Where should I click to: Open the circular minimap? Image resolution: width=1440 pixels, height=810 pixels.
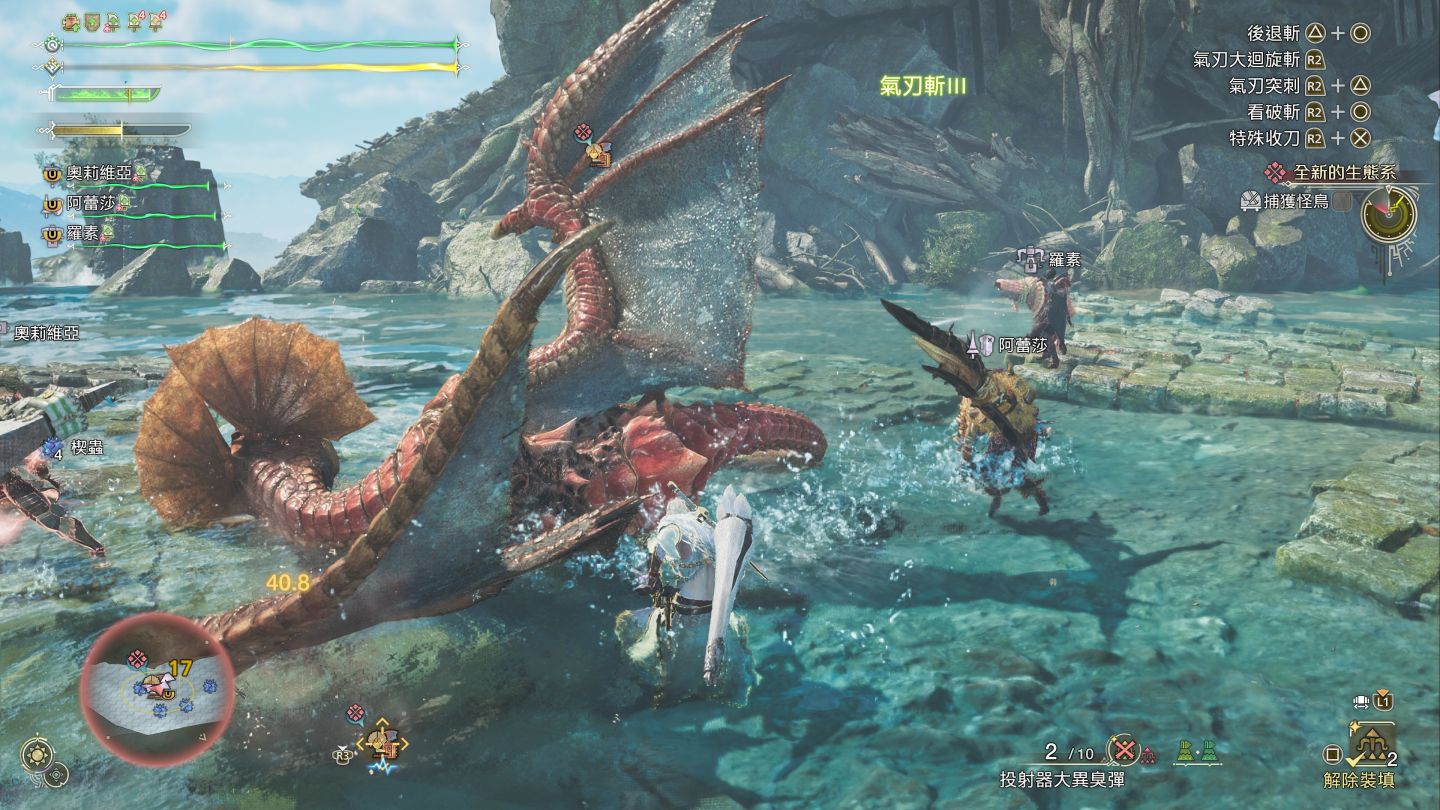pyautogui.click(x=158, y=688)
